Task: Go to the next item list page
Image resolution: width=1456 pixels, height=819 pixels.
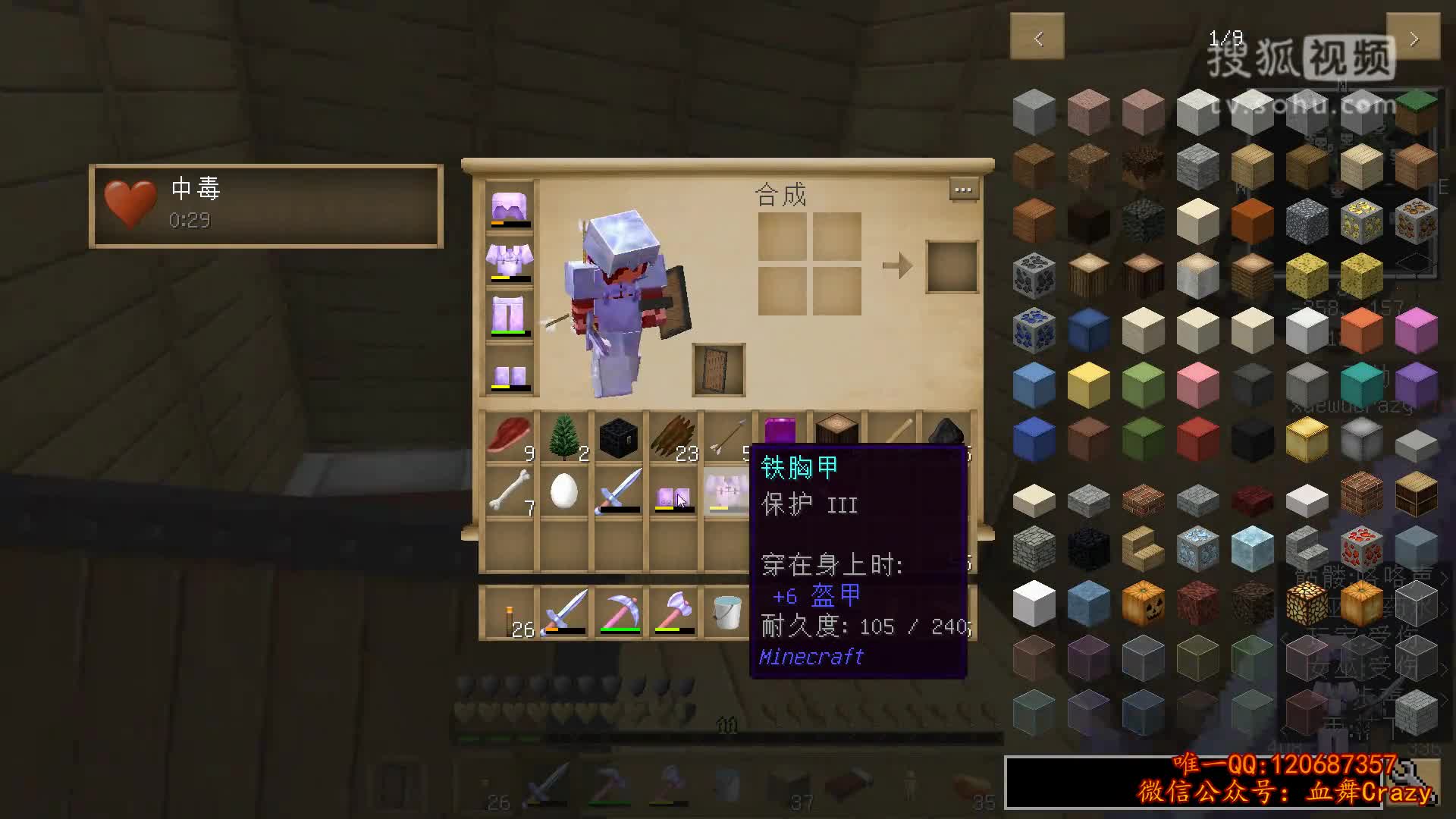Action: pyautogui.click(x=1414, y=36)
